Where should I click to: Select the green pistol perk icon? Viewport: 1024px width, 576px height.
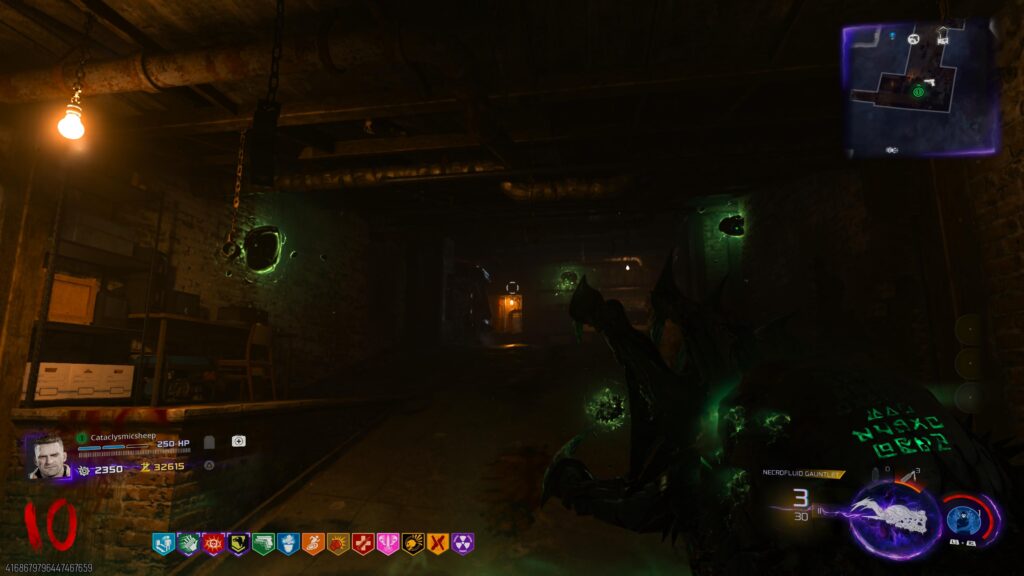[x=263, y=543]
